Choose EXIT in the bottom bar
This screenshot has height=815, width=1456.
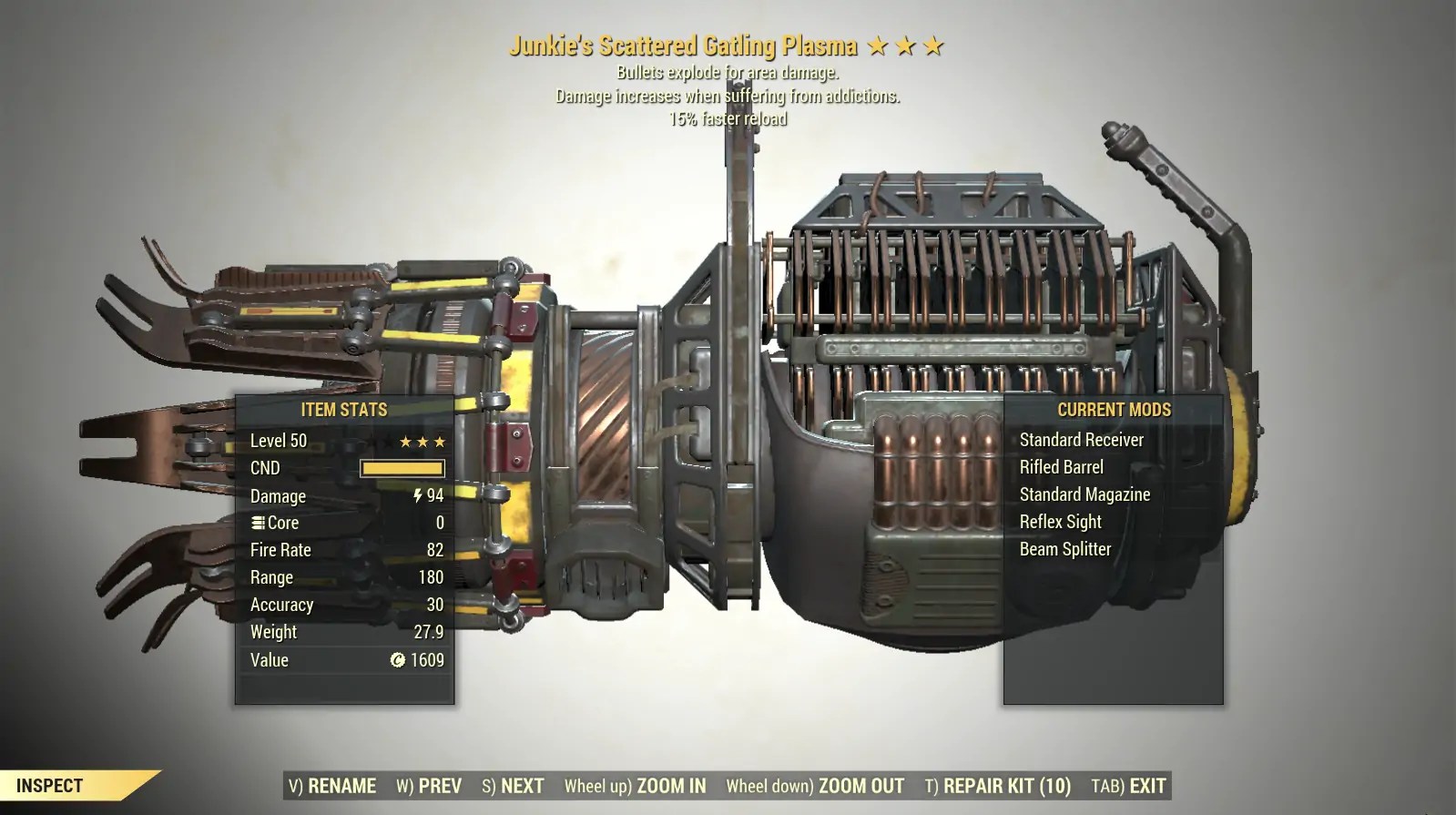click(1145, 785)
